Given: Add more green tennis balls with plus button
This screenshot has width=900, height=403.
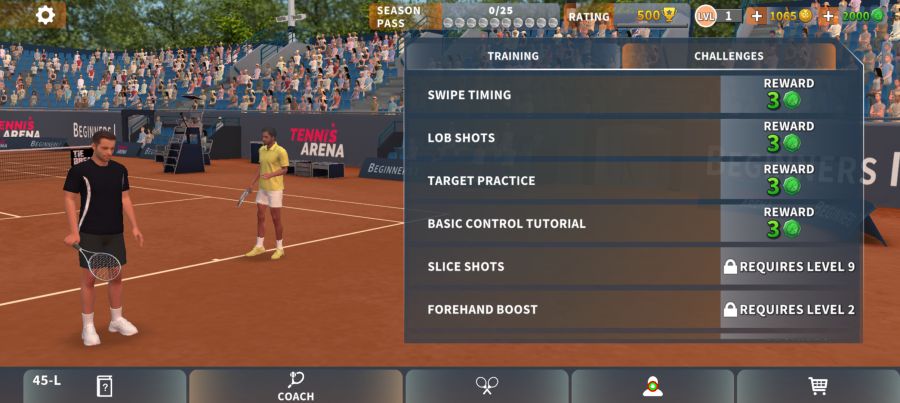Looking at the screenshot, I should point(828,16).
